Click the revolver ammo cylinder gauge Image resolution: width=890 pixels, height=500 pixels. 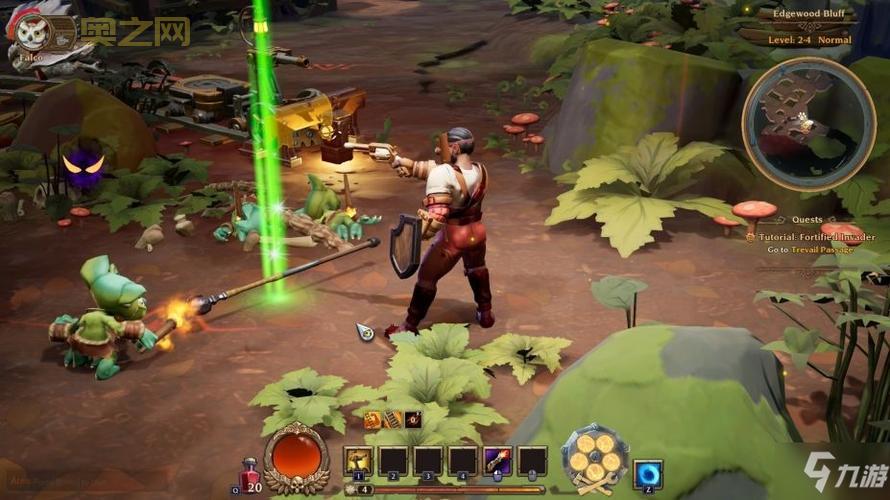click(x=593, y=460)
